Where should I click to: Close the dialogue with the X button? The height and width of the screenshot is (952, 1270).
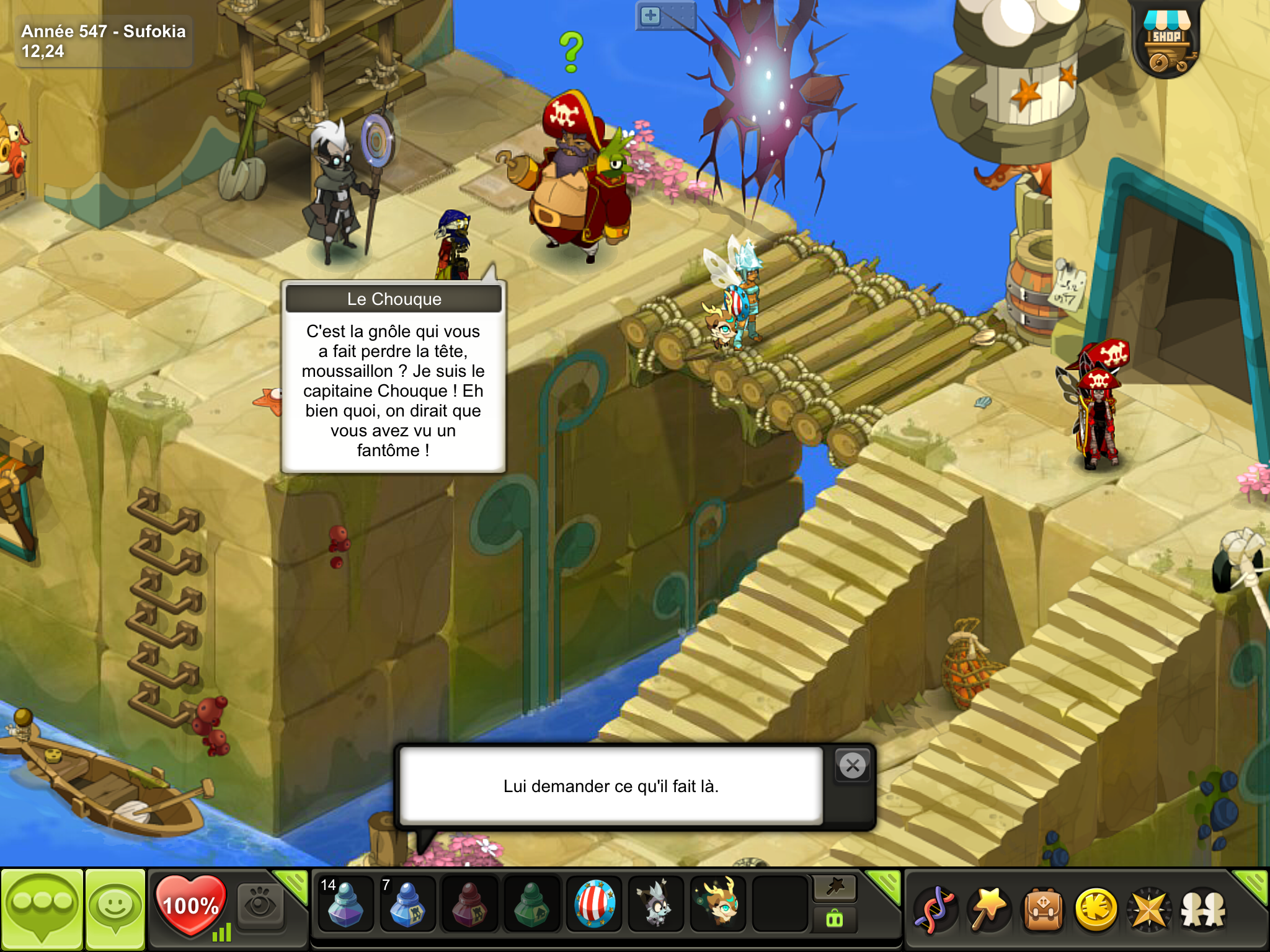tap(853, 766)
